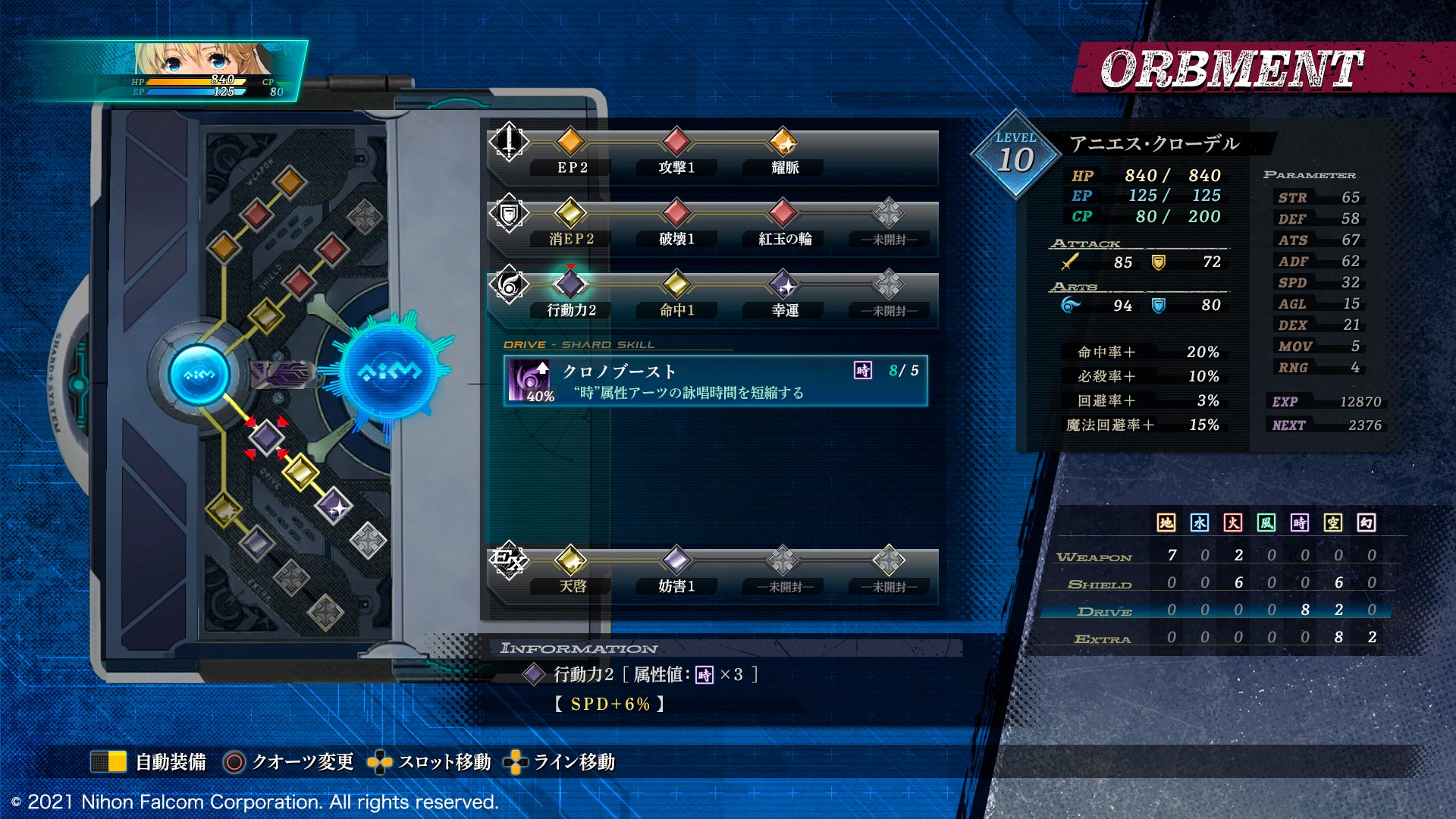The image size is (1456, 819).
Task: Select the Drive line swirl icon
Action: [x=509, y=285]
